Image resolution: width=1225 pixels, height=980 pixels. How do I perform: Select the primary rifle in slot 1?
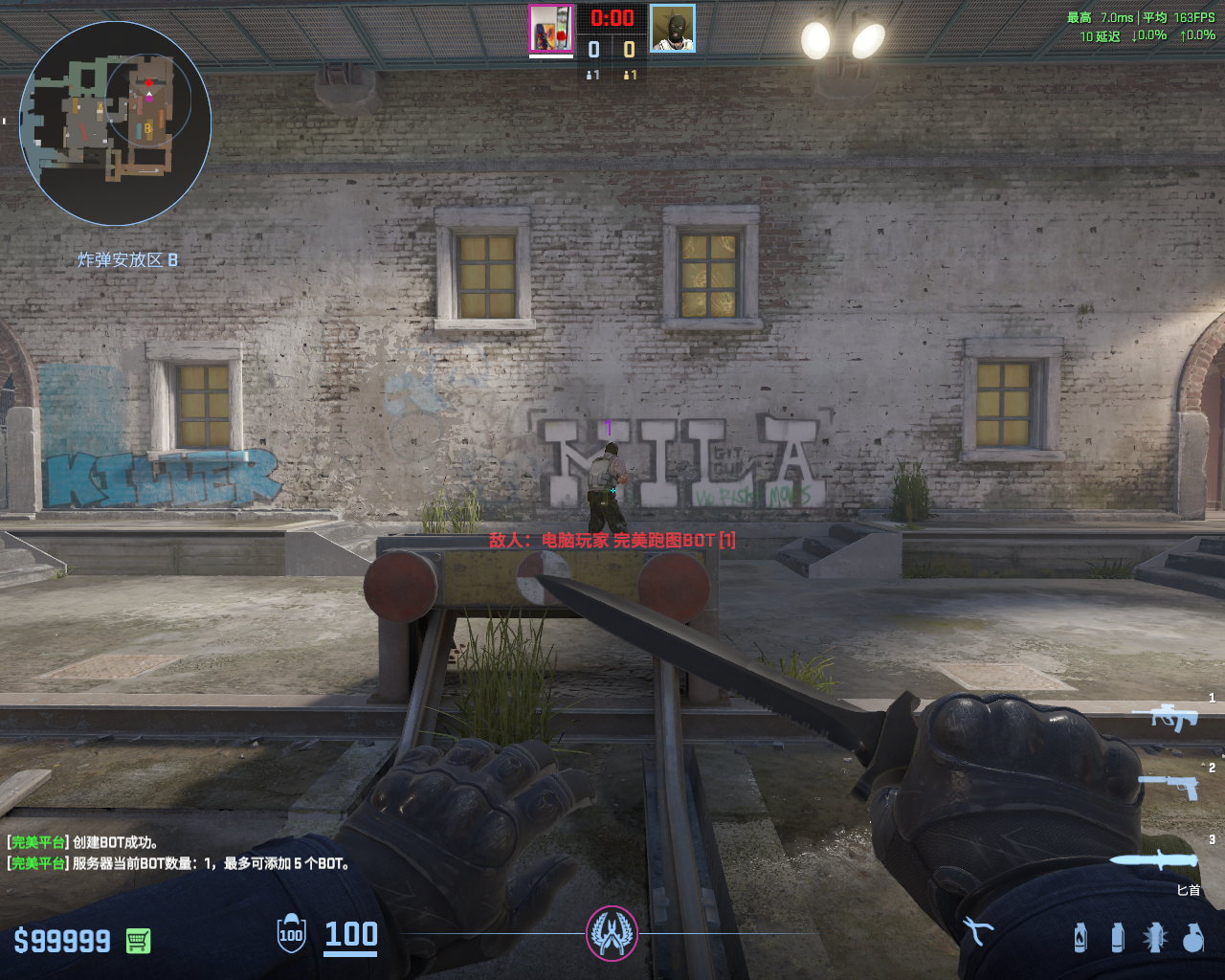pos(1166,717)
